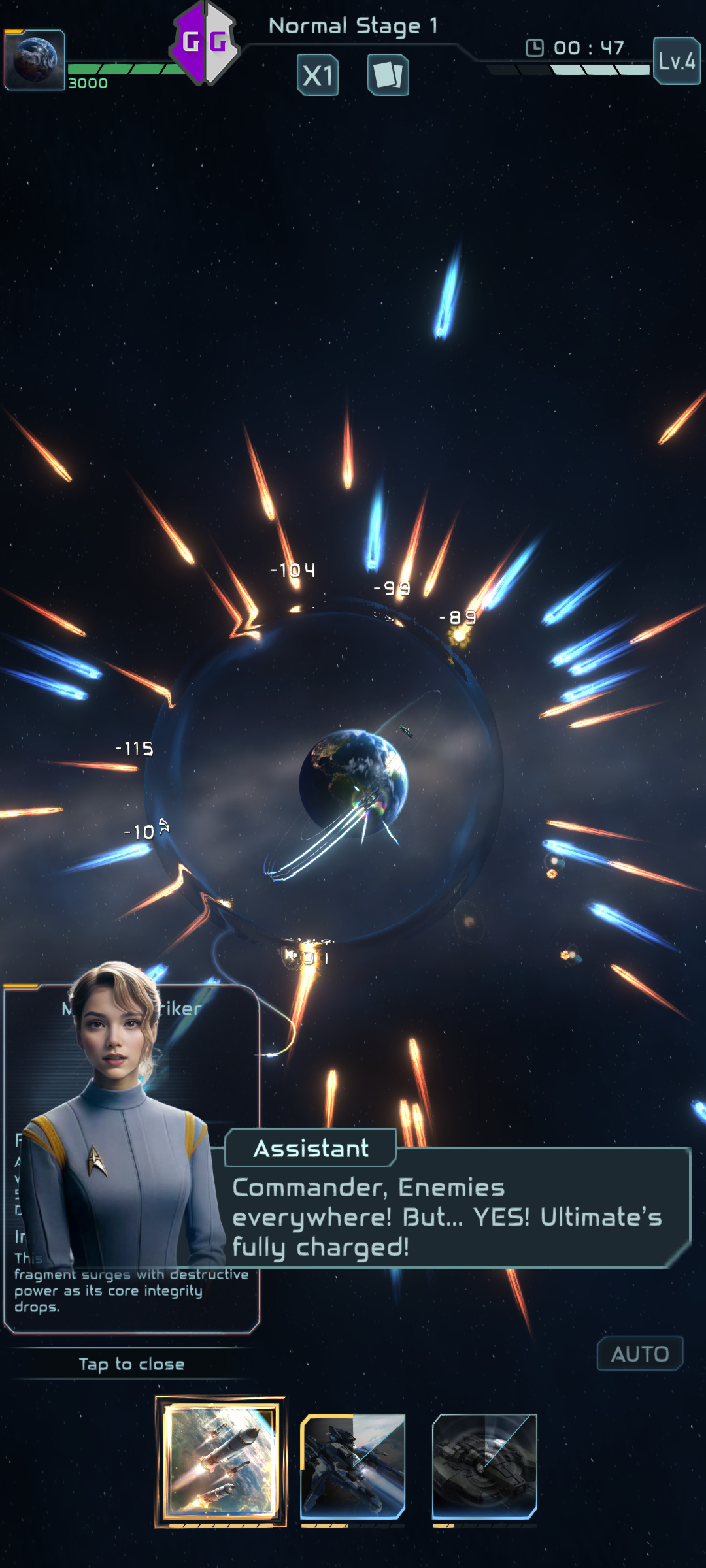Screen dimensions: 706x1568
Task: Select the blue fighter ship skill card
Action: click(353, 1466)
